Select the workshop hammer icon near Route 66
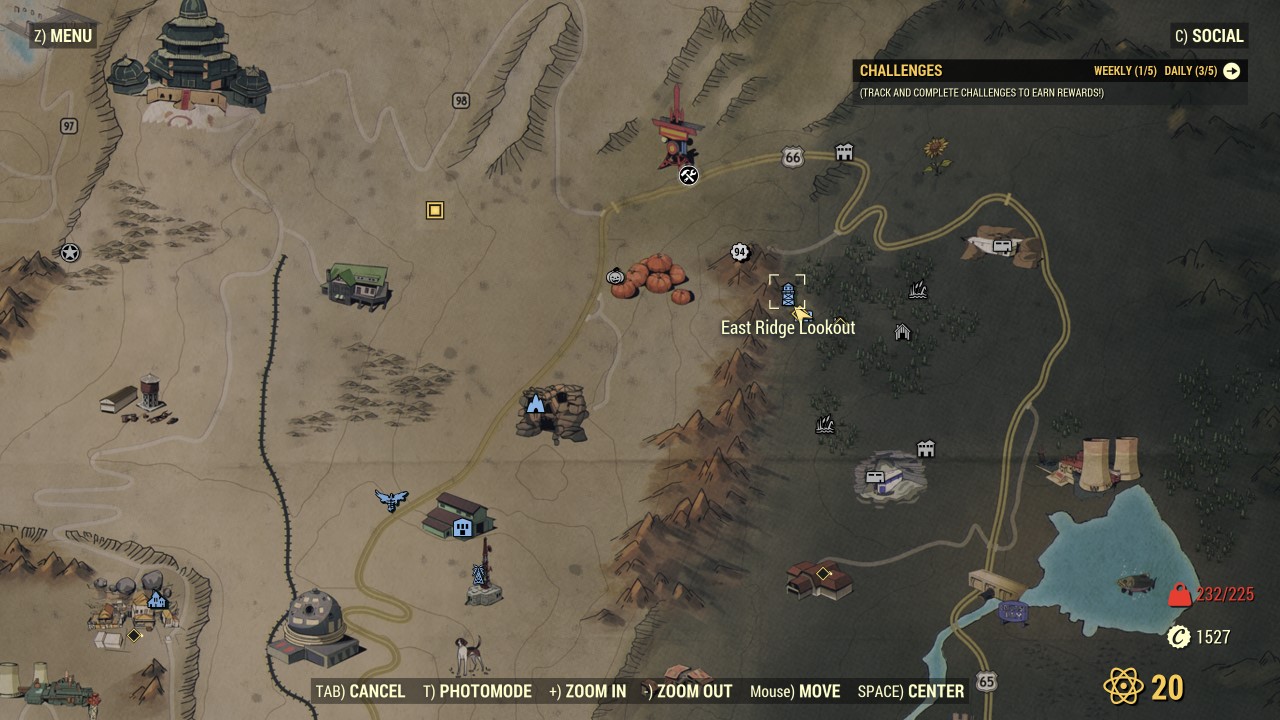This screenshot has width=1280, height=720. pyautogui.click(x=687, y=177)
